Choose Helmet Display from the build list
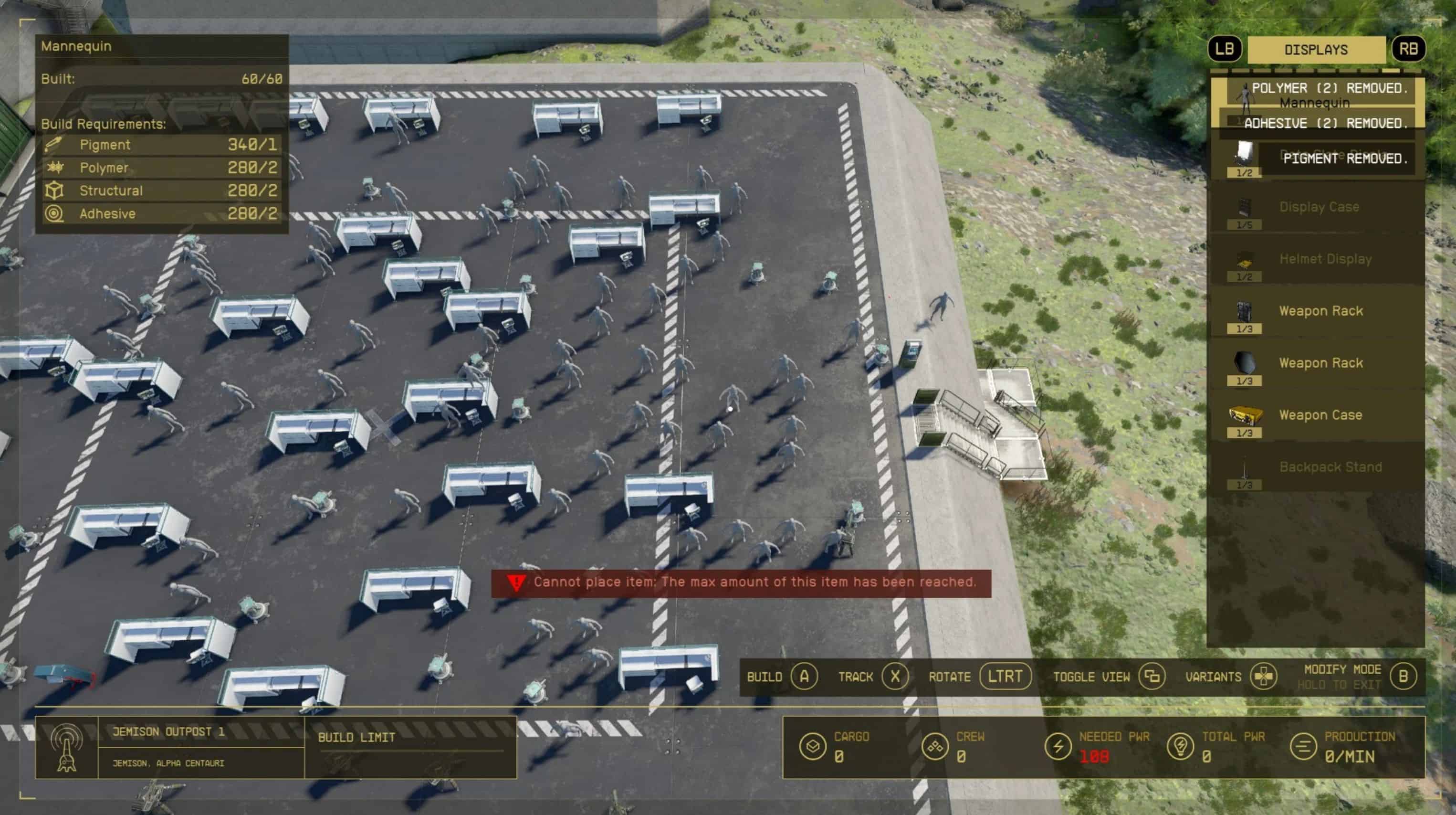This screenshot has width=1456, height=815. click(1324, 260)
